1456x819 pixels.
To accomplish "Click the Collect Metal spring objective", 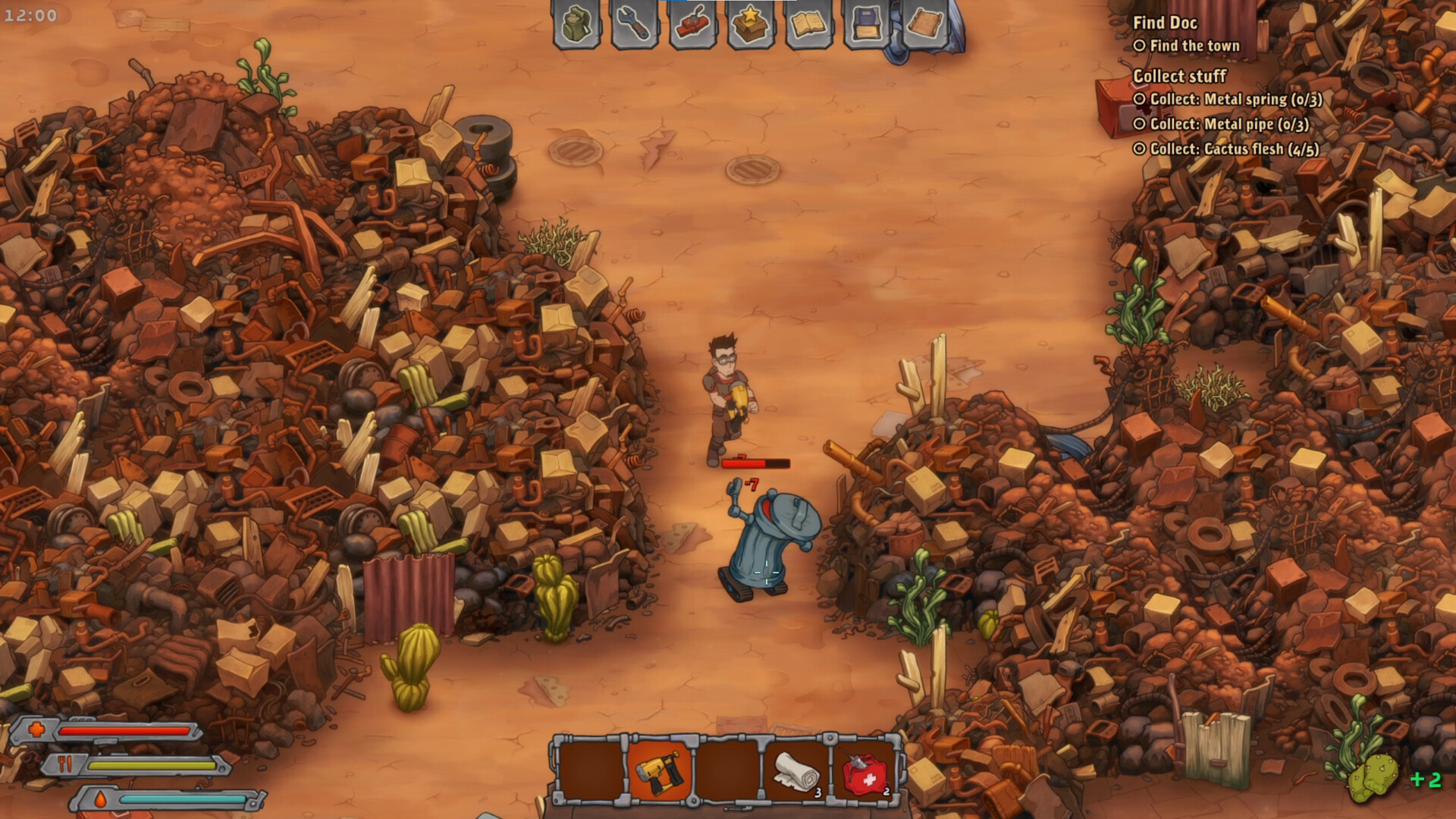I will (1235, 99).
